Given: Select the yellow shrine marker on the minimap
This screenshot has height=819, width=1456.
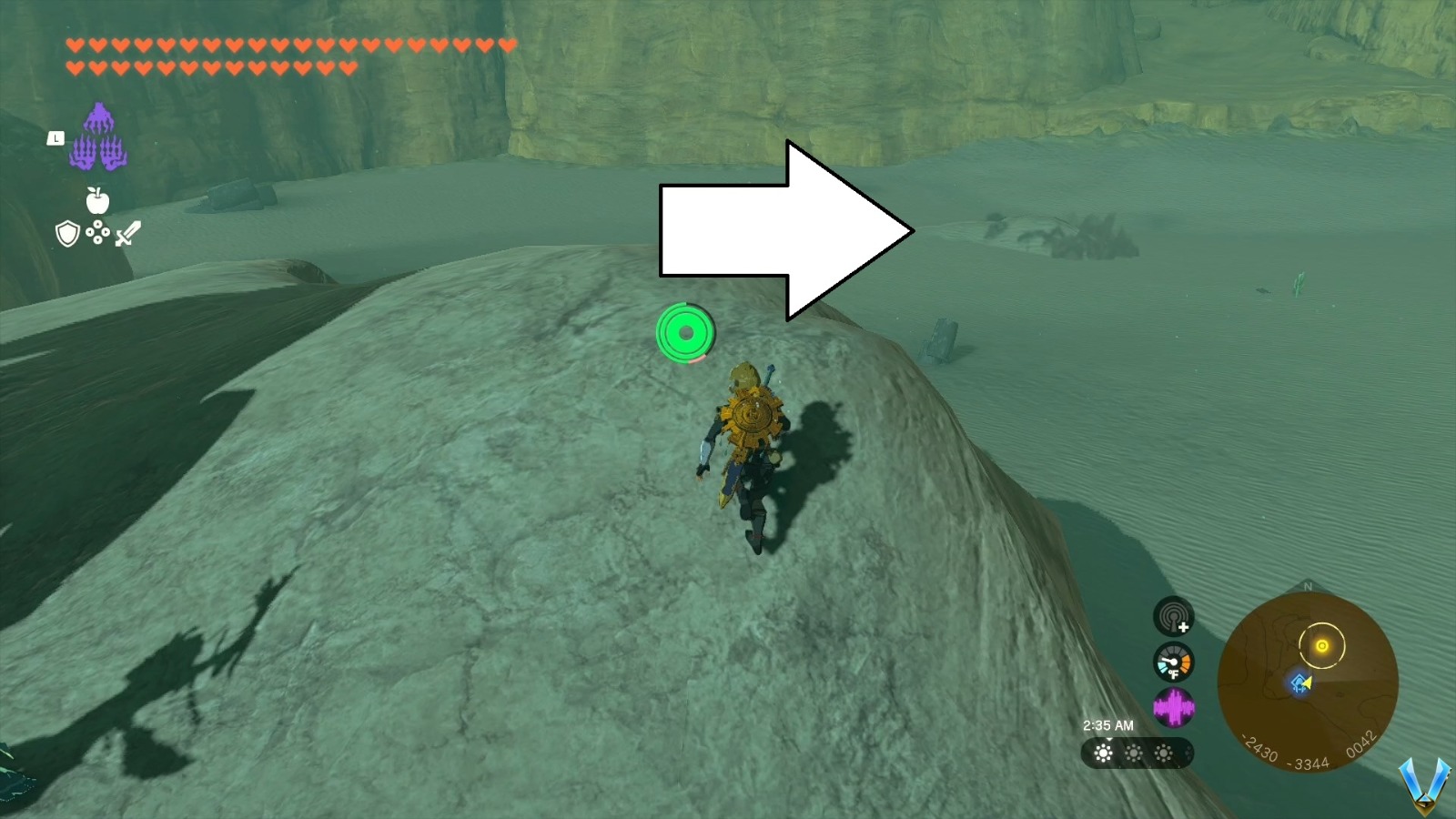Looking at the screenshot, I should point(1322,646).
